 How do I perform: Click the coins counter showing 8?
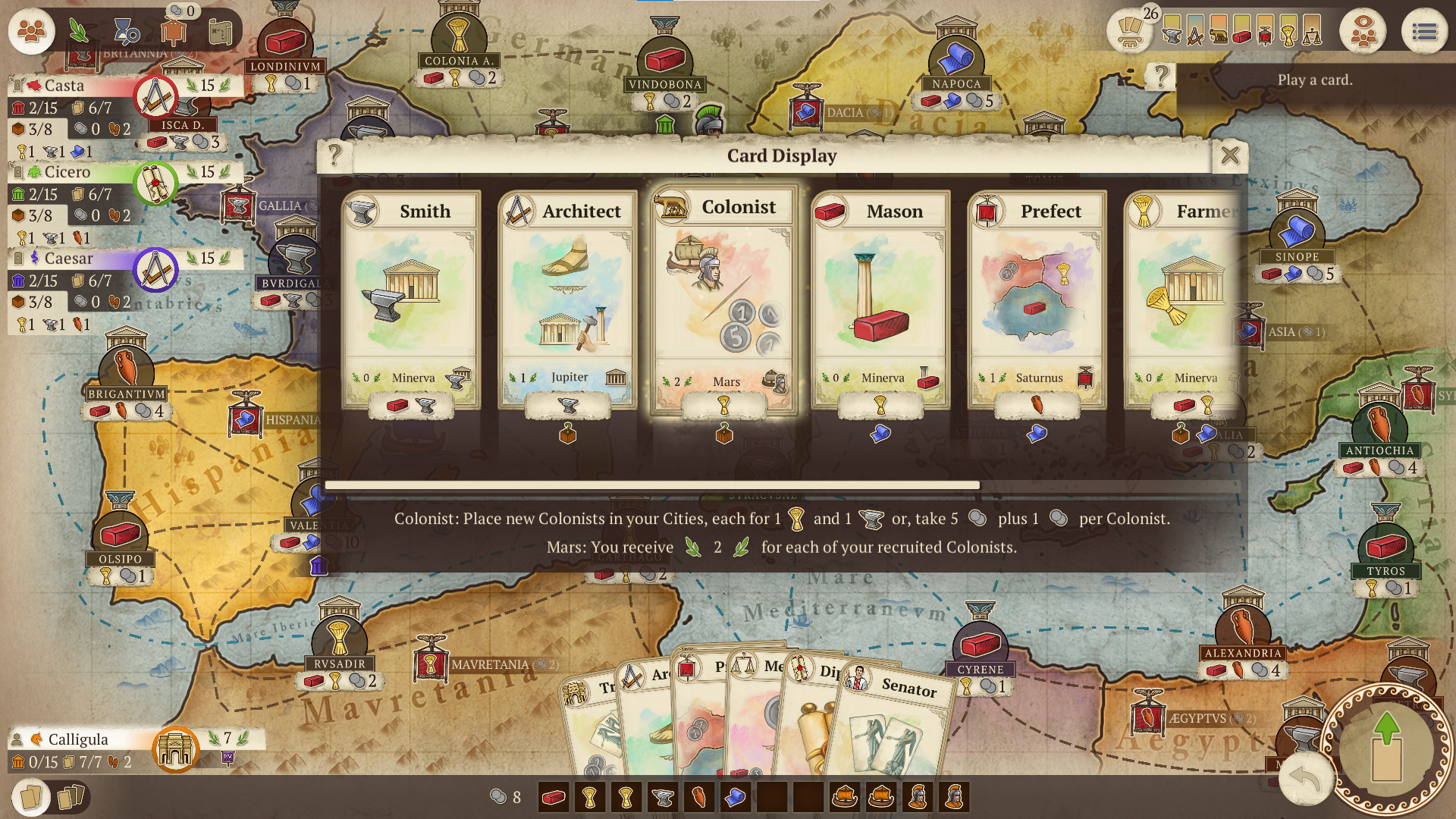[x=507, y=796]
